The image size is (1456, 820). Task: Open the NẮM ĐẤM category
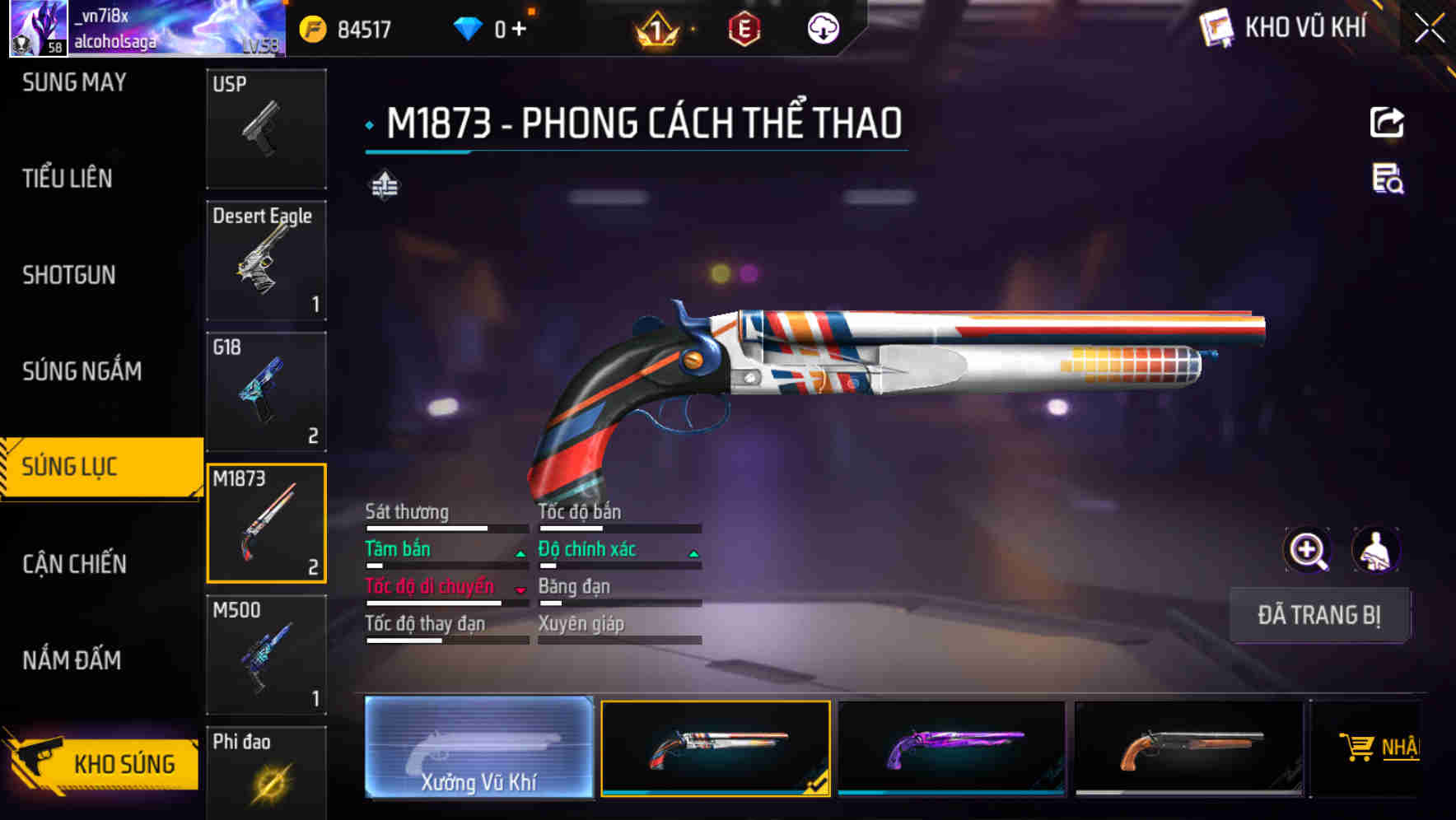[x=72, y=660]
